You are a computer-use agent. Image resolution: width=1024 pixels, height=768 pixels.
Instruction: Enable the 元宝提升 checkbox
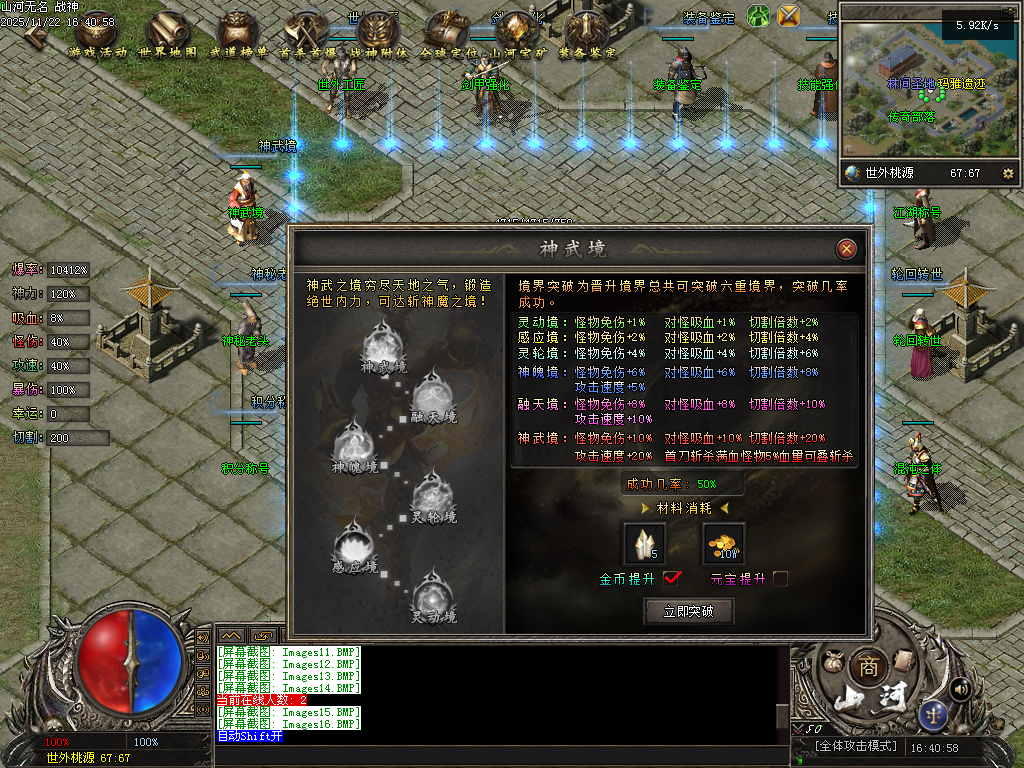(x=780, y=578)
